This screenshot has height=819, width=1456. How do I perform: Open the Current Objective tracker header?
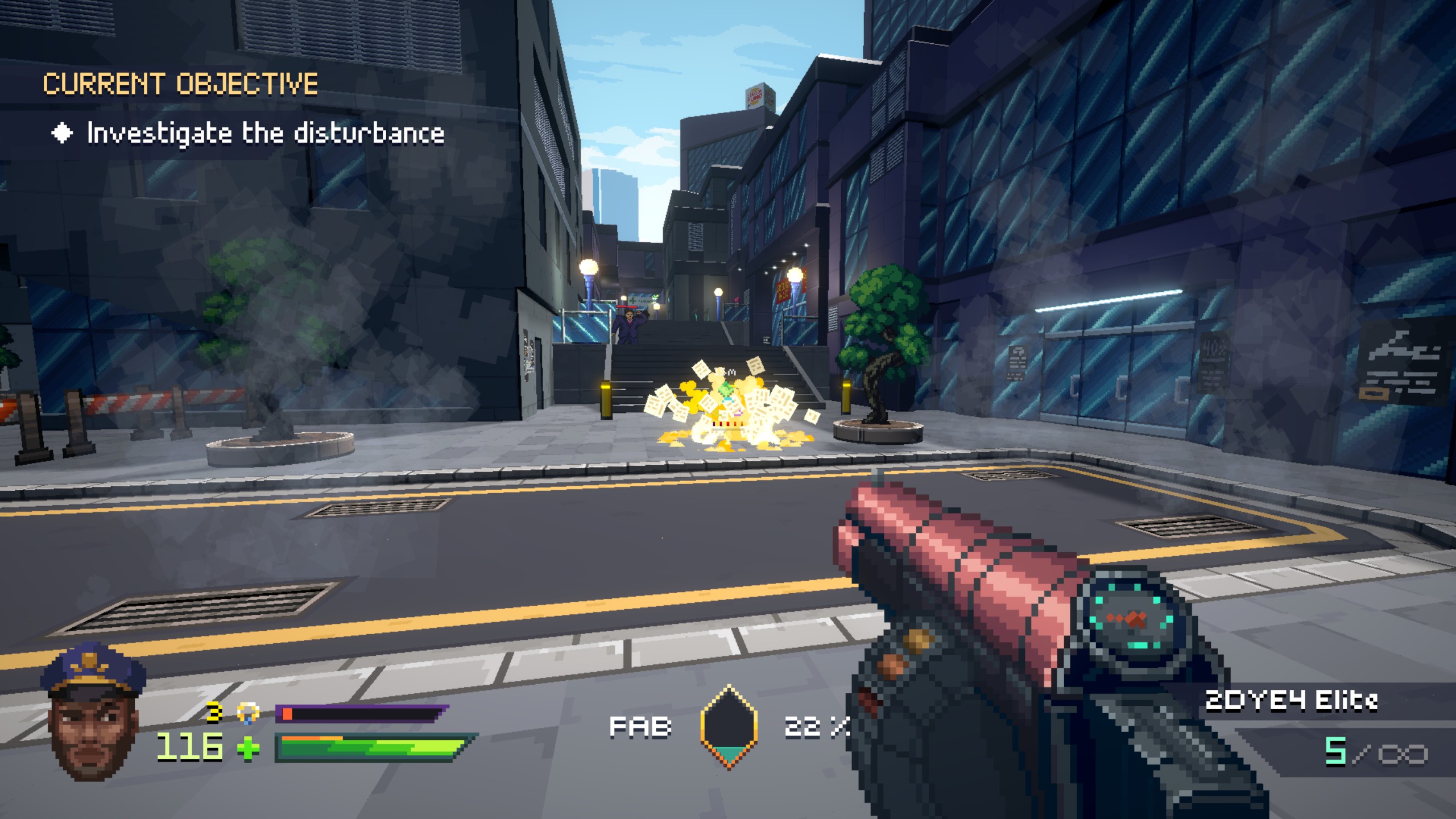pos(180,84)
